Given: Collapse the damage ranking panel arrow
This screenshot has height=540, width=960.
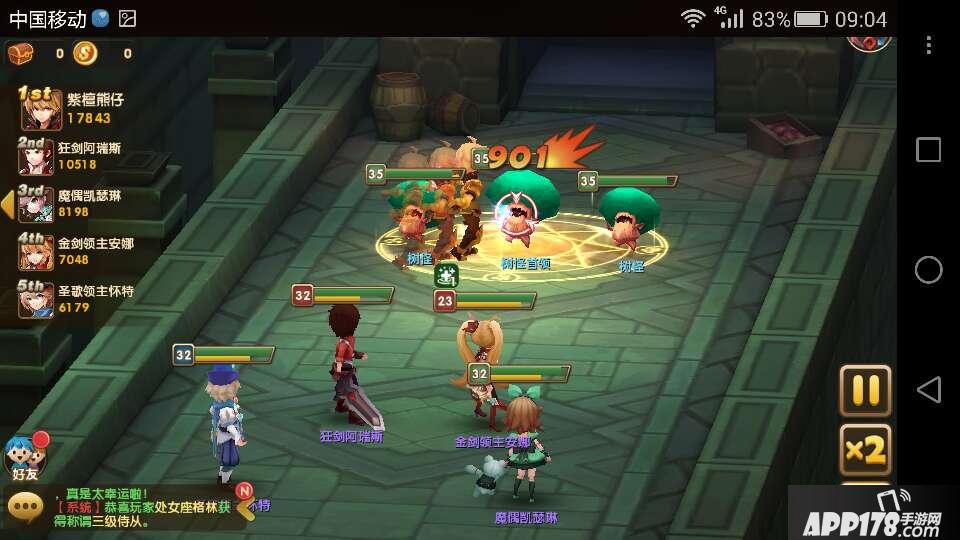Looking at the screenshot, I should 7,204.
